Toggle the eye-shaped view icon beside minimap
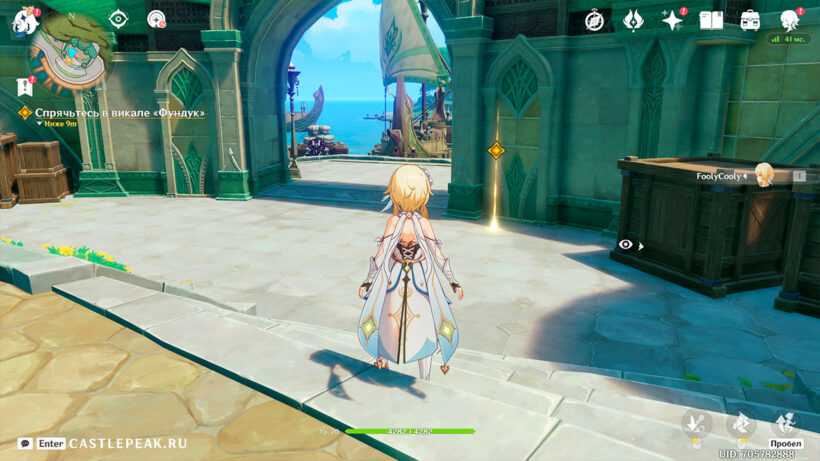Viewport: 820px width, 461px height. pos(118,18)
